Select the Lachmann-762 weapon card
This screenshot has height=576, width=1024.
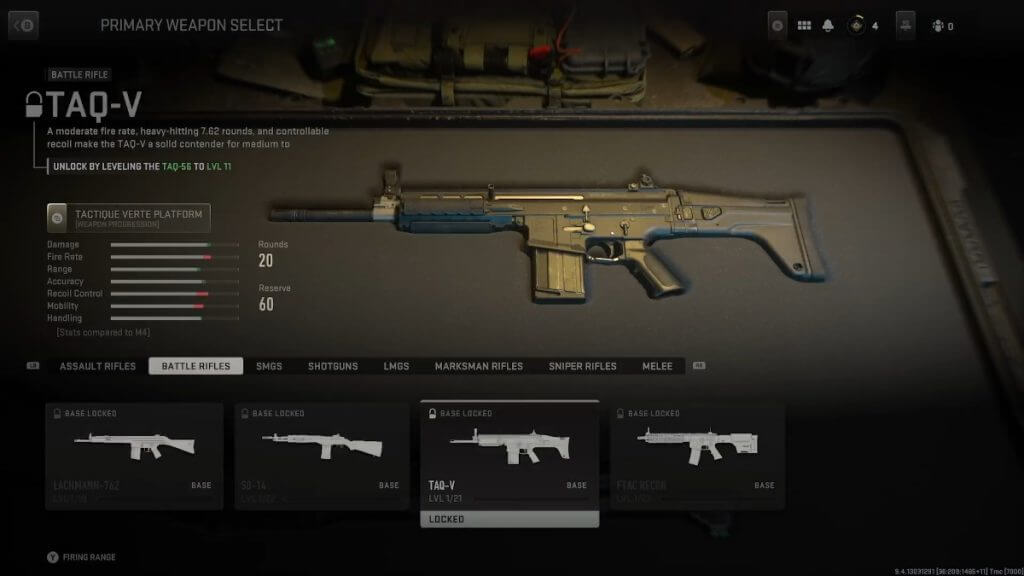[x=134, y=456]
